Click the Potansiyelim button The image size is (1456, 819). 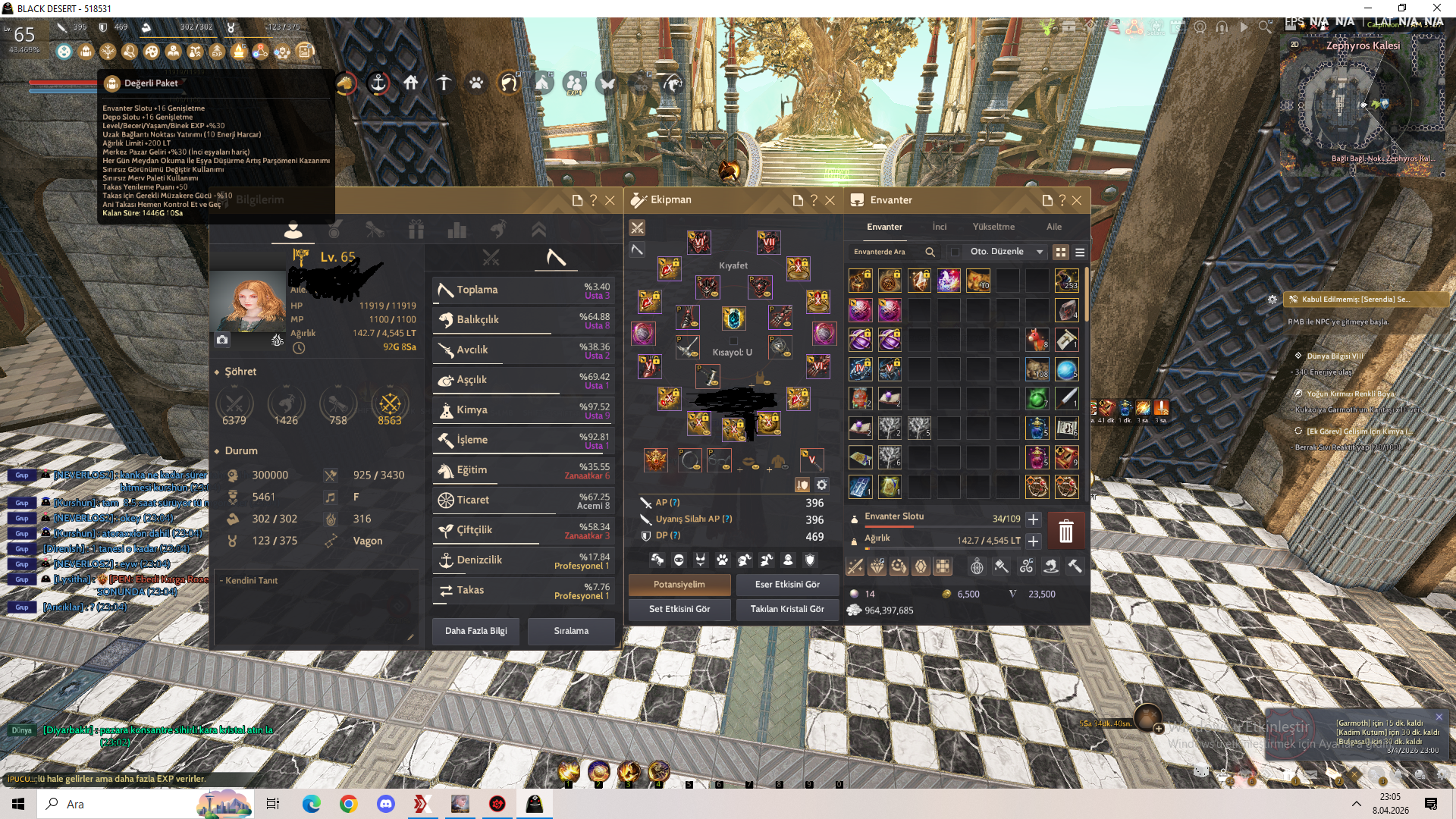click(679, 585)
